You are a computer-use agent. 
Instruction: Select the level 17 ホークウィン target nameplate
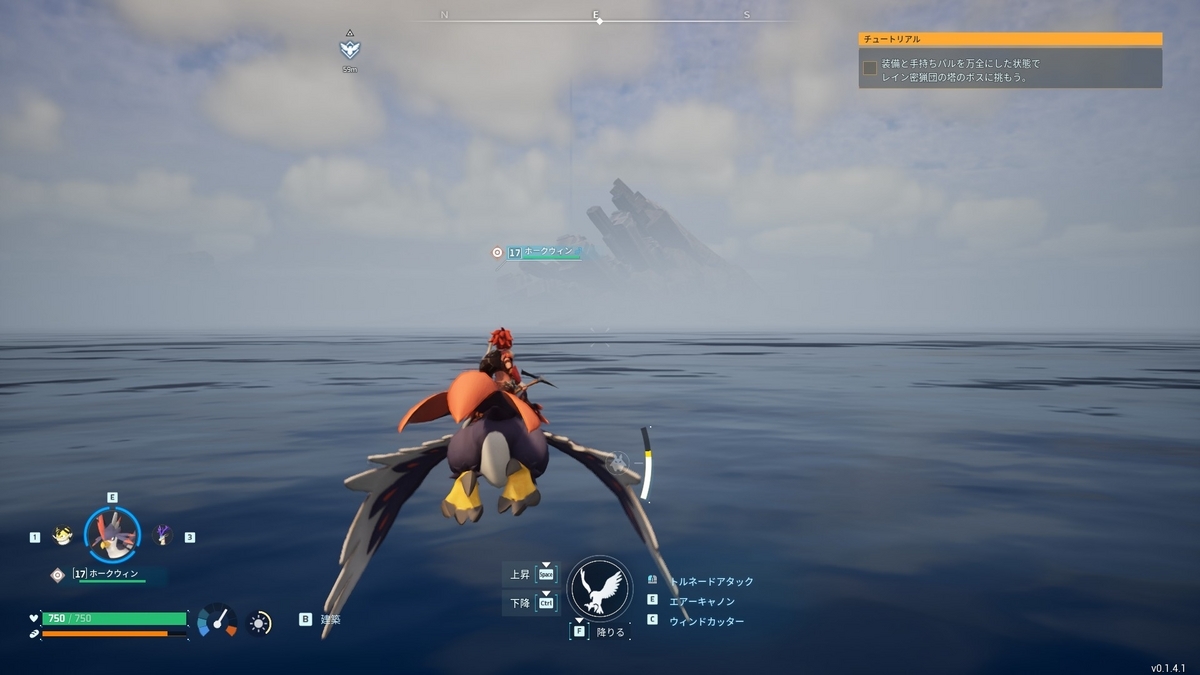pos(541,252)
